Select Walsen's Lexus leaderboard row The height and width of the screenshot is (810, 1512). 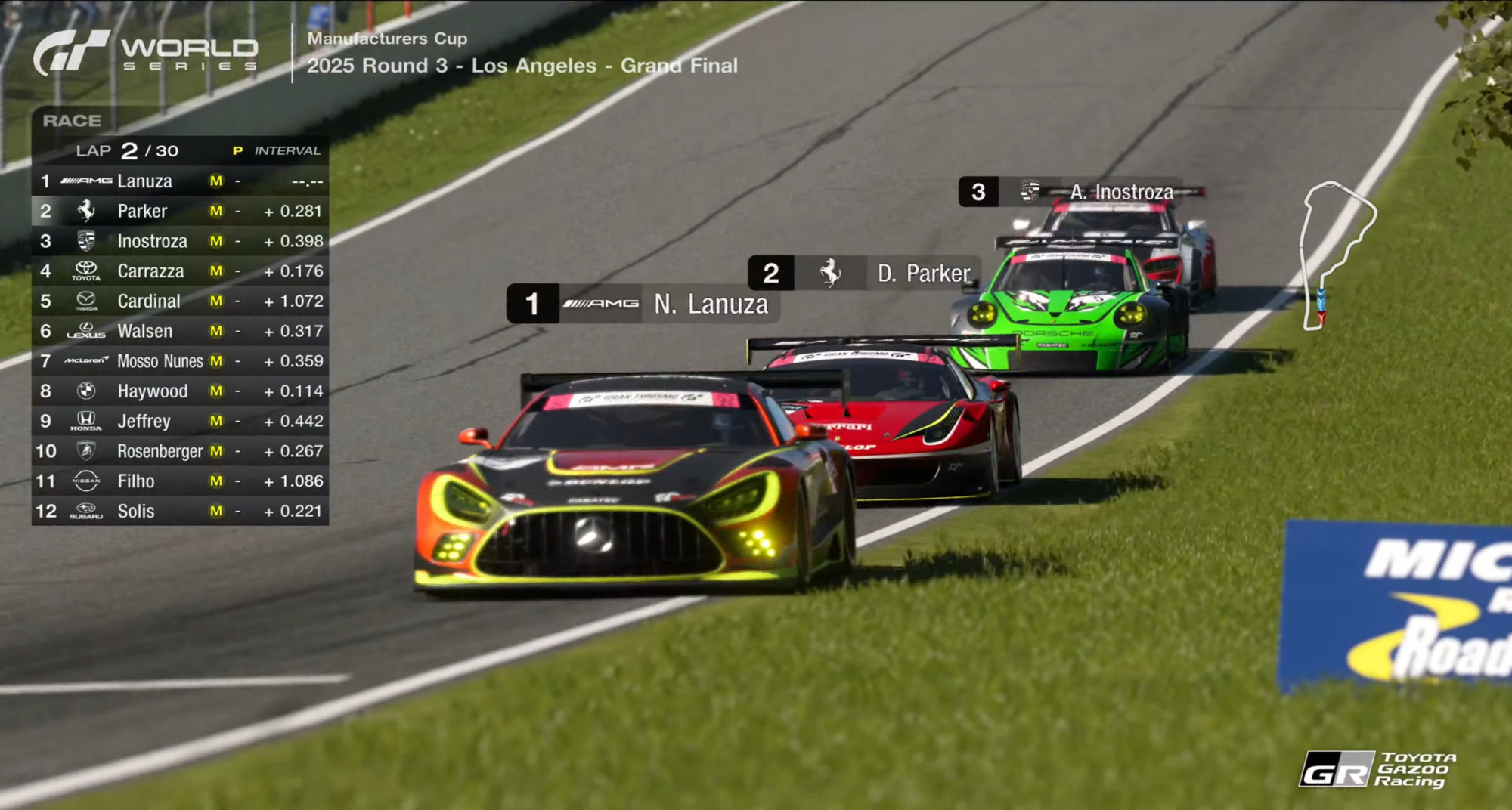[180, 331]
